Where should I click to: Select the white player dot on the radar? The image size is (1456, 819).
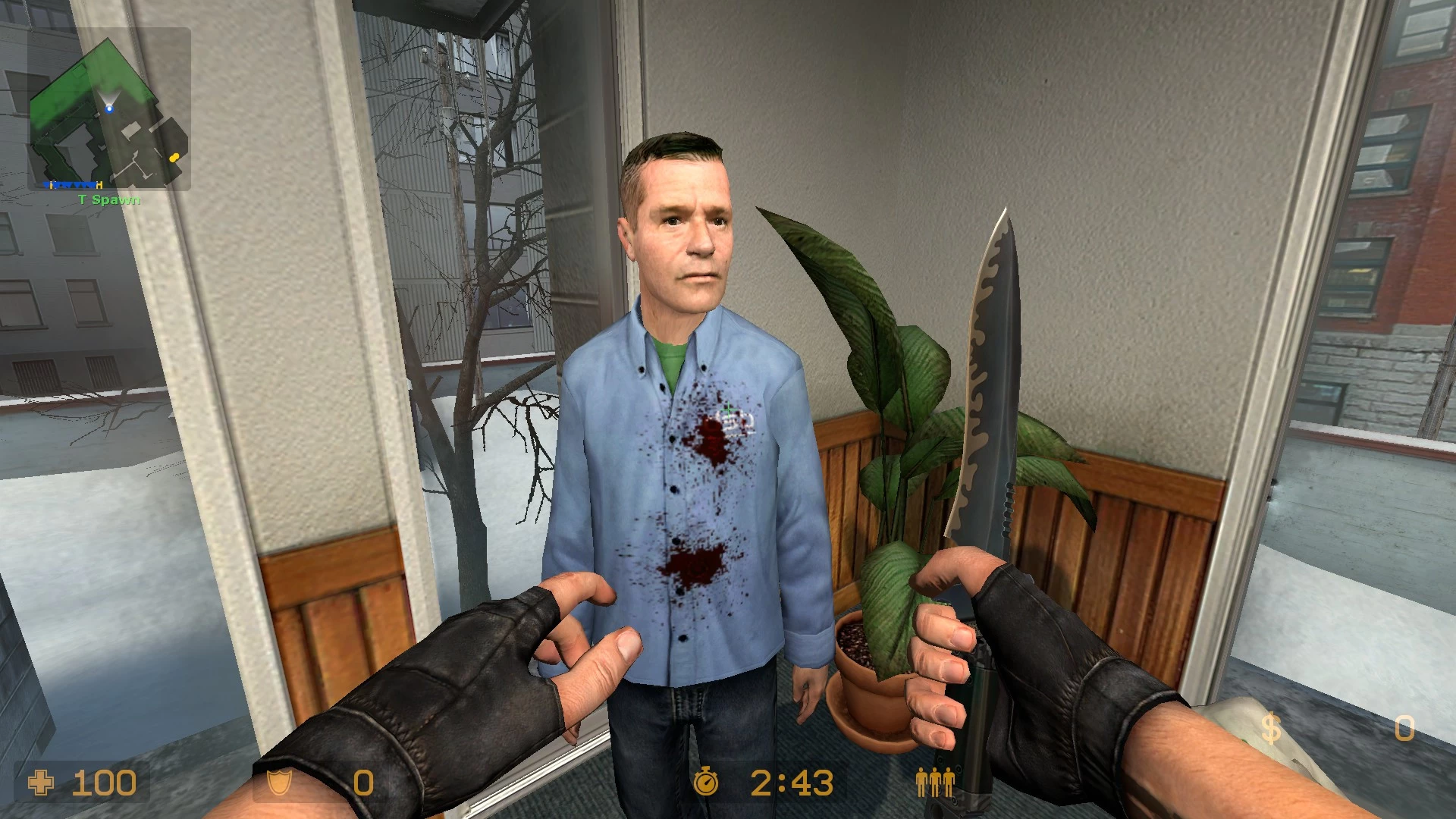click(x=109, y=108)
